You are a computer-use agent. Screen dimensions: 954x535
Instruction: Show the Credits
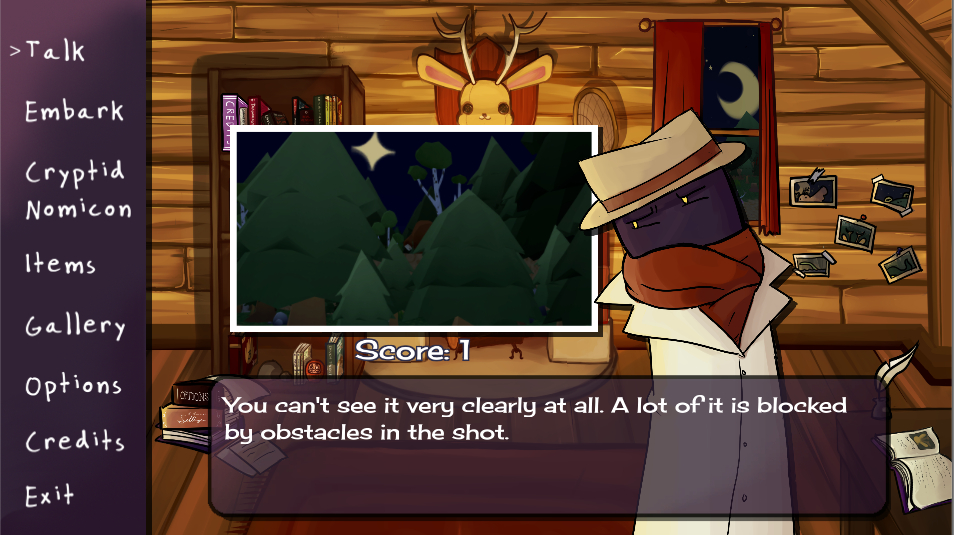(x=74, y=441)
